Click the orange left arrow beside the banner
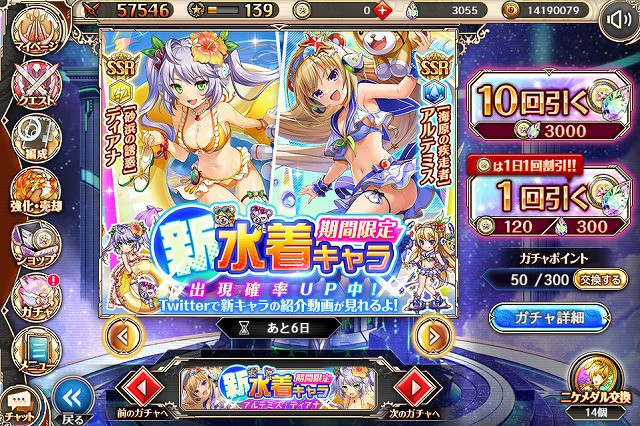The height and width of the screenshot is (426, 640). [x=122, y=334]
